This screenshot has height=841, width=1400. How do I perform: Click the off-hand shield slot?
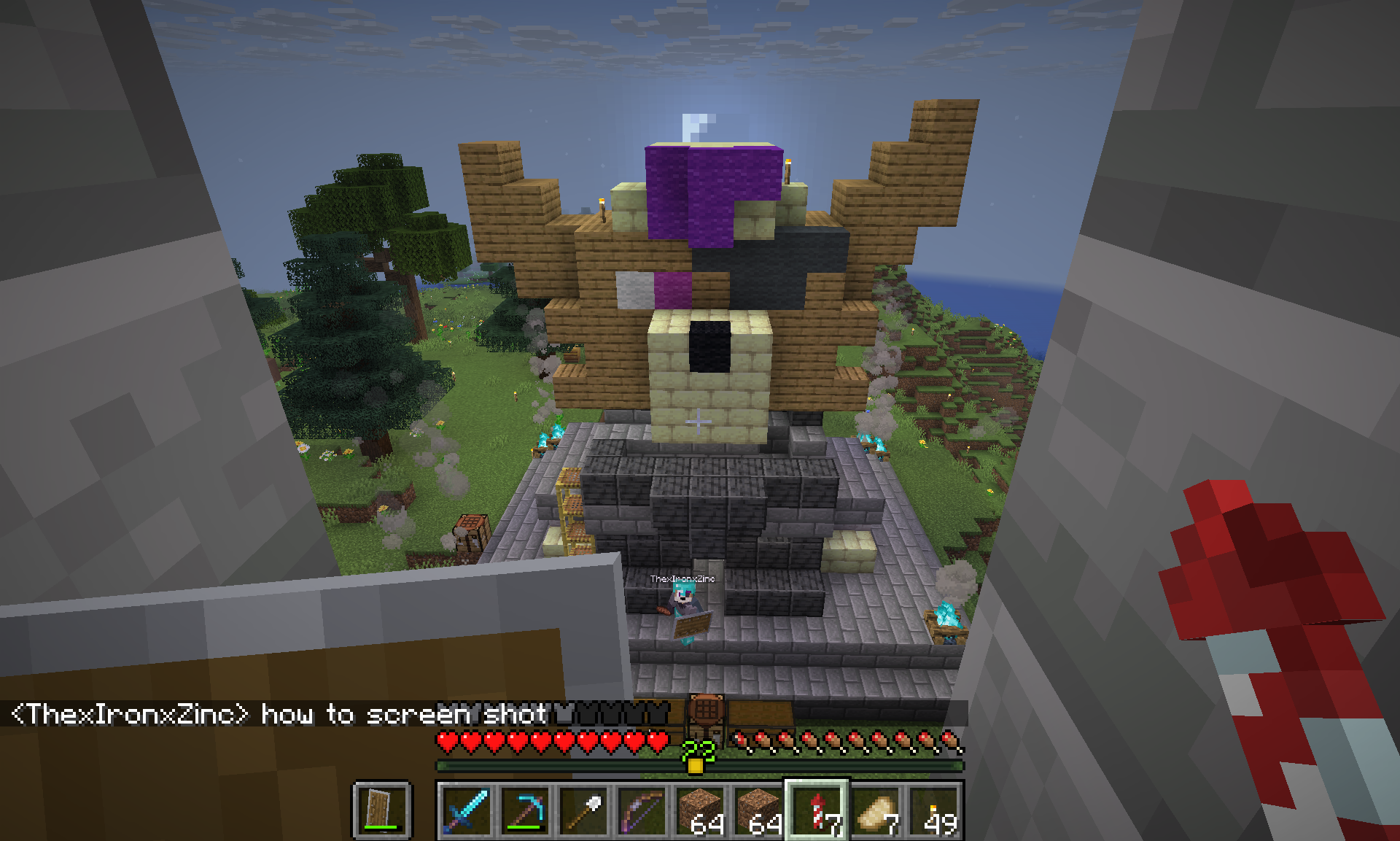(383, 810)
